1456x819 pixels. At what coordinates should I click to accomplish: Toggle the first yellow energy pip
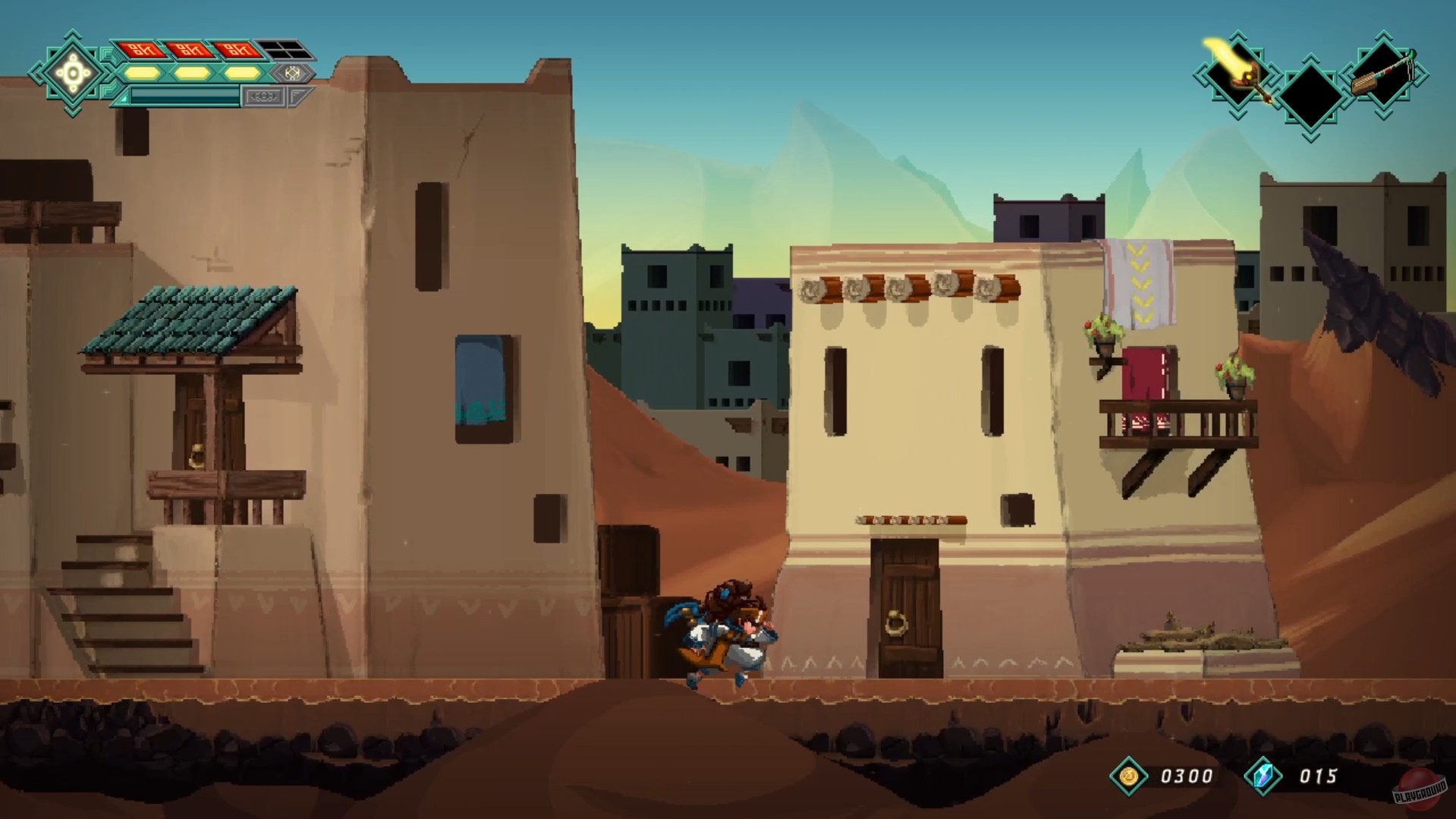[x=141, y=74]
